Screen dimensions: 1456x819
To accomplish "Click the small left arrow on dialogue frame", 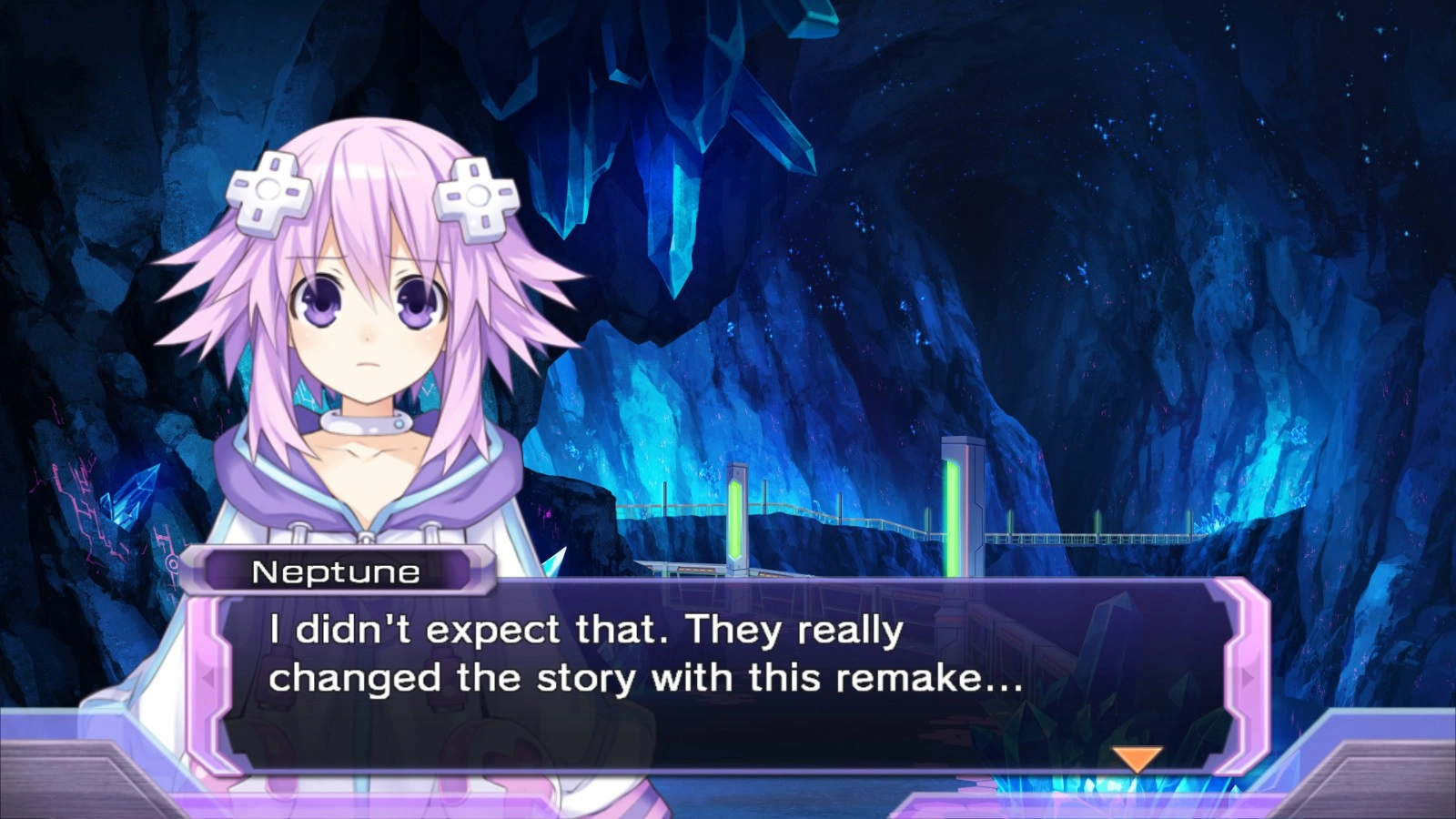I will [208, 678].
